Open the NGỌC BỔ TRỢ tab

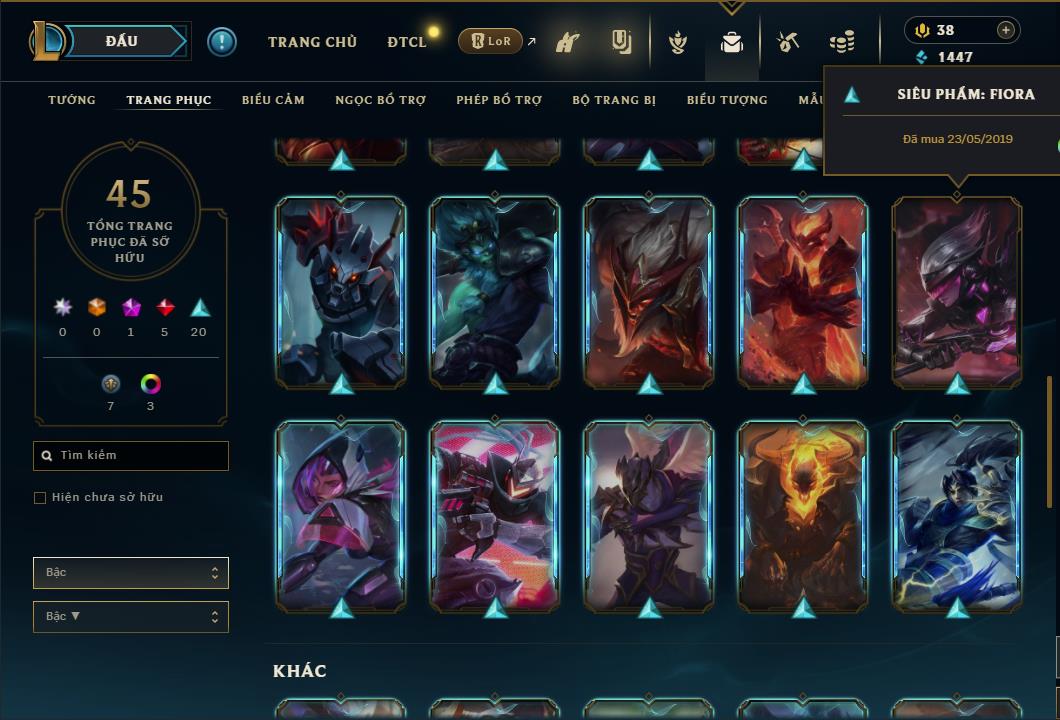(380, 100)
